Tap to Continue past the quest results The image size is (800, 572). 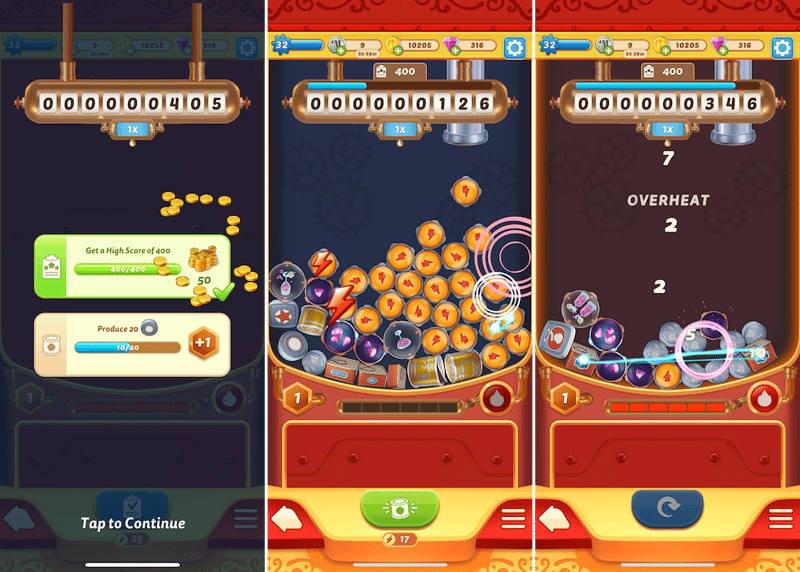(133, 523)
